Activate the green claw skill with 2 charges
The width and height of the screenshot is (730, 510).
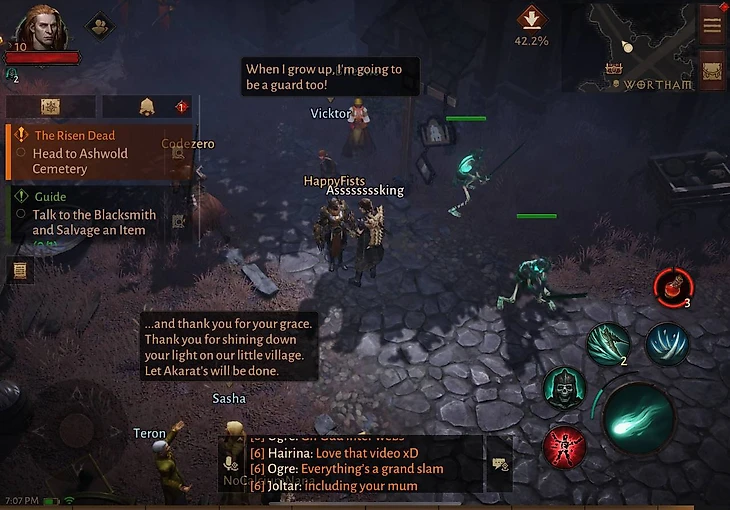click(608, 343)
